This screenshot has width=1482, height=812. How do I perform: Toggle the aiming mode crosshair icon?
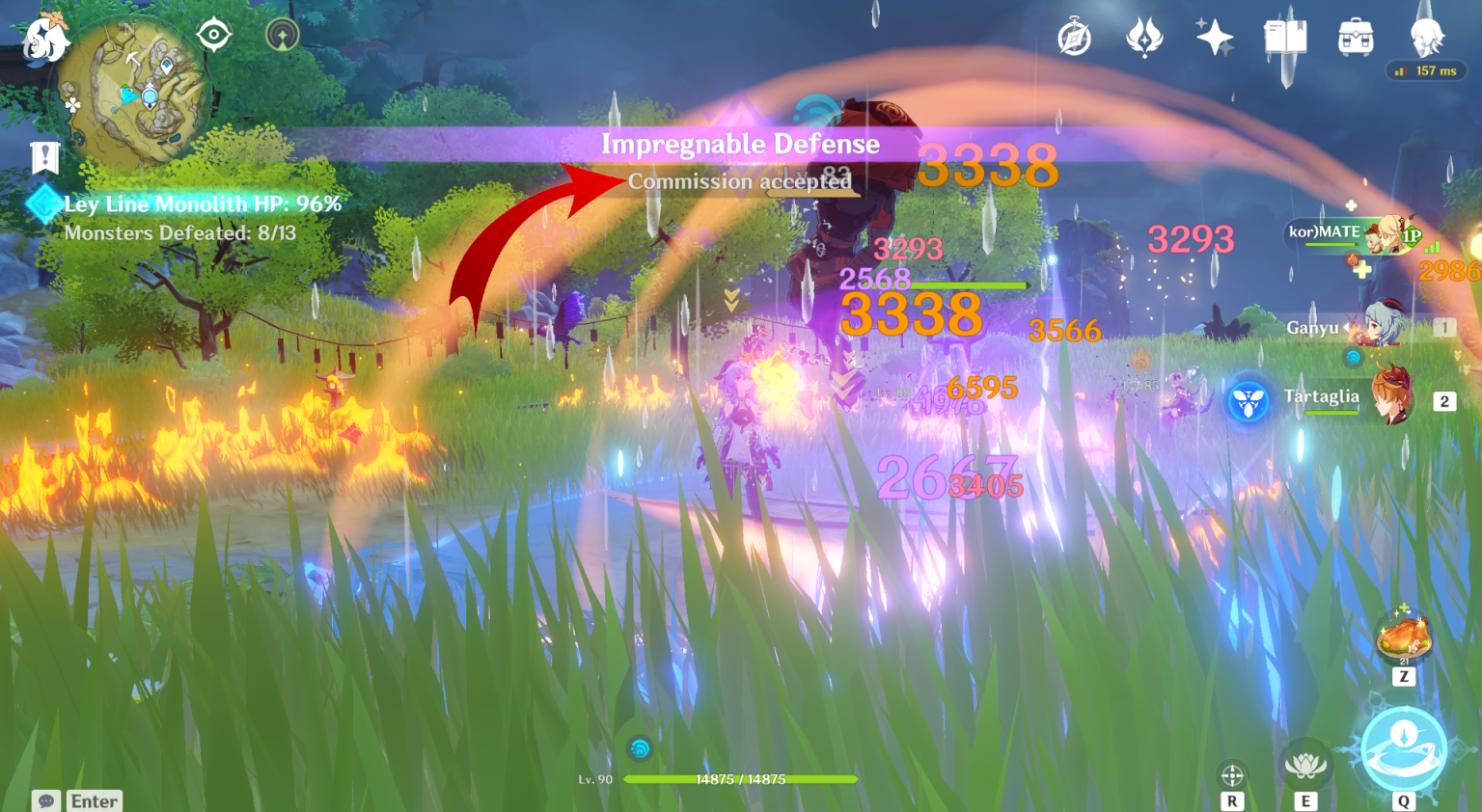(x=1232, y=775)
